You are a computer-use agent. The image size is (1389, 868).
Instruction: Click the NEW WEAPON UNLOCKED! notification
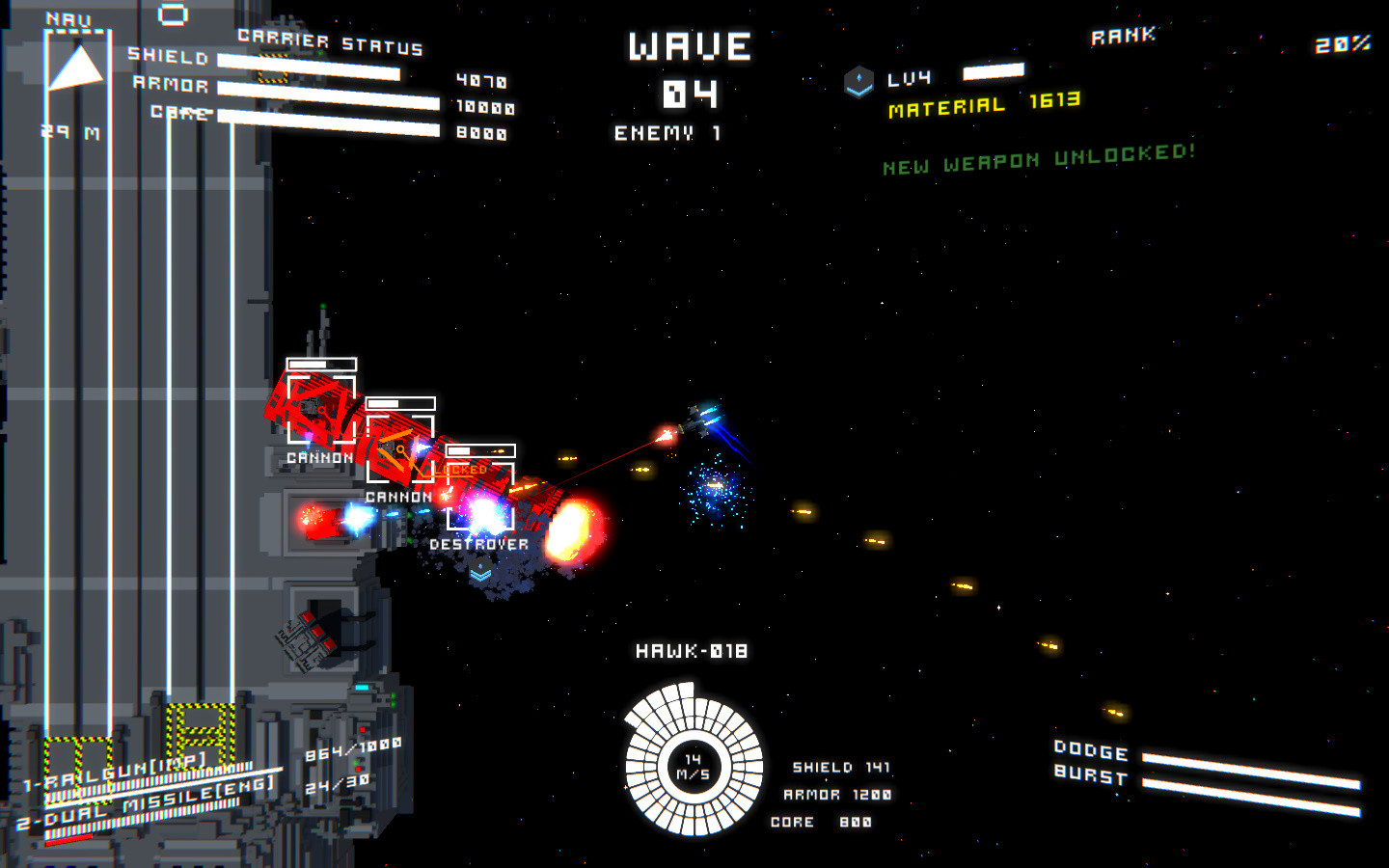(1038, 160)
